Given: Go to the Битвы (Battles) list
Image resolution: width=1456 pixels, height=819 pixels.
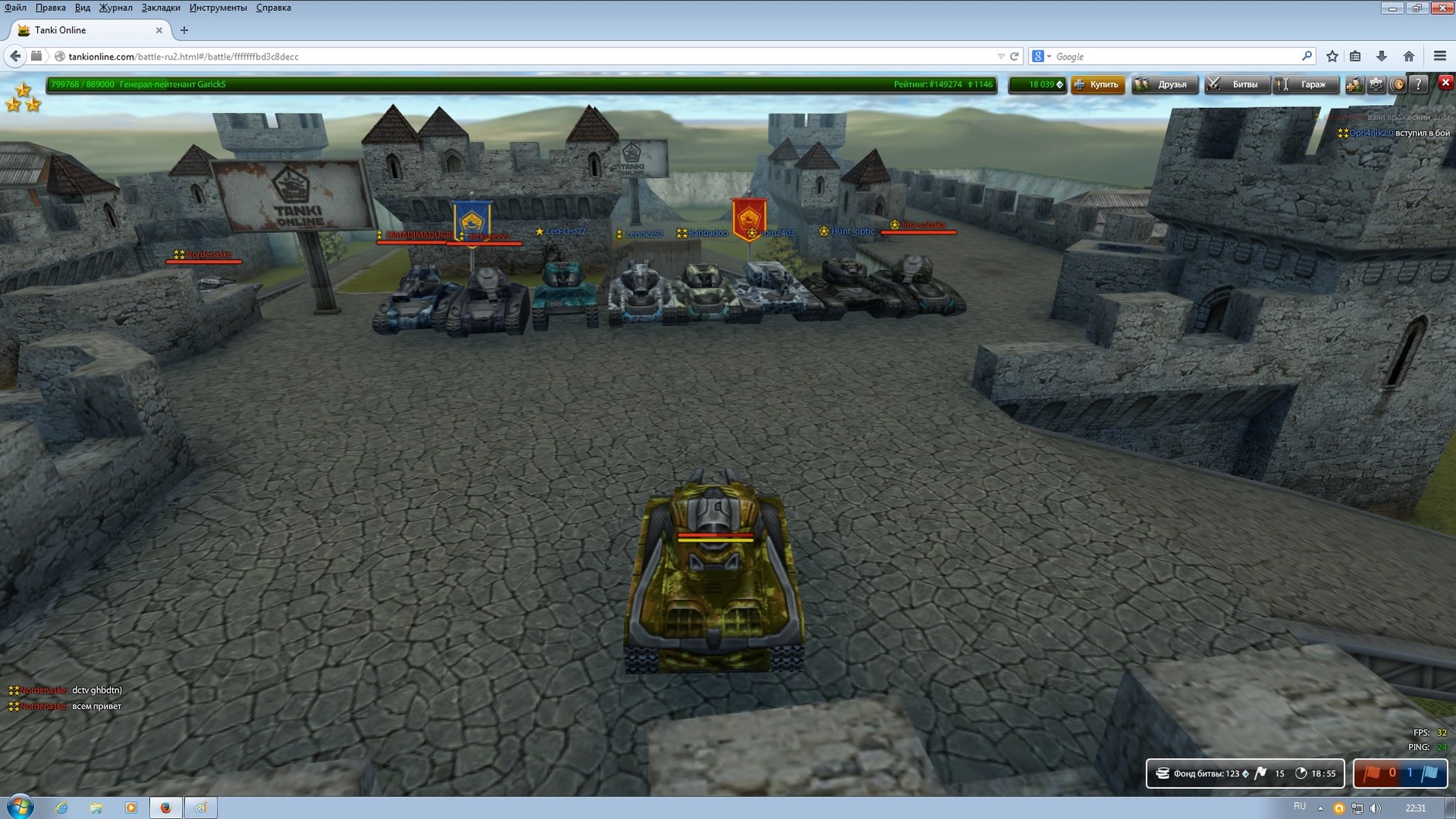Looking at the screenshot, I should click(1235, 84).
